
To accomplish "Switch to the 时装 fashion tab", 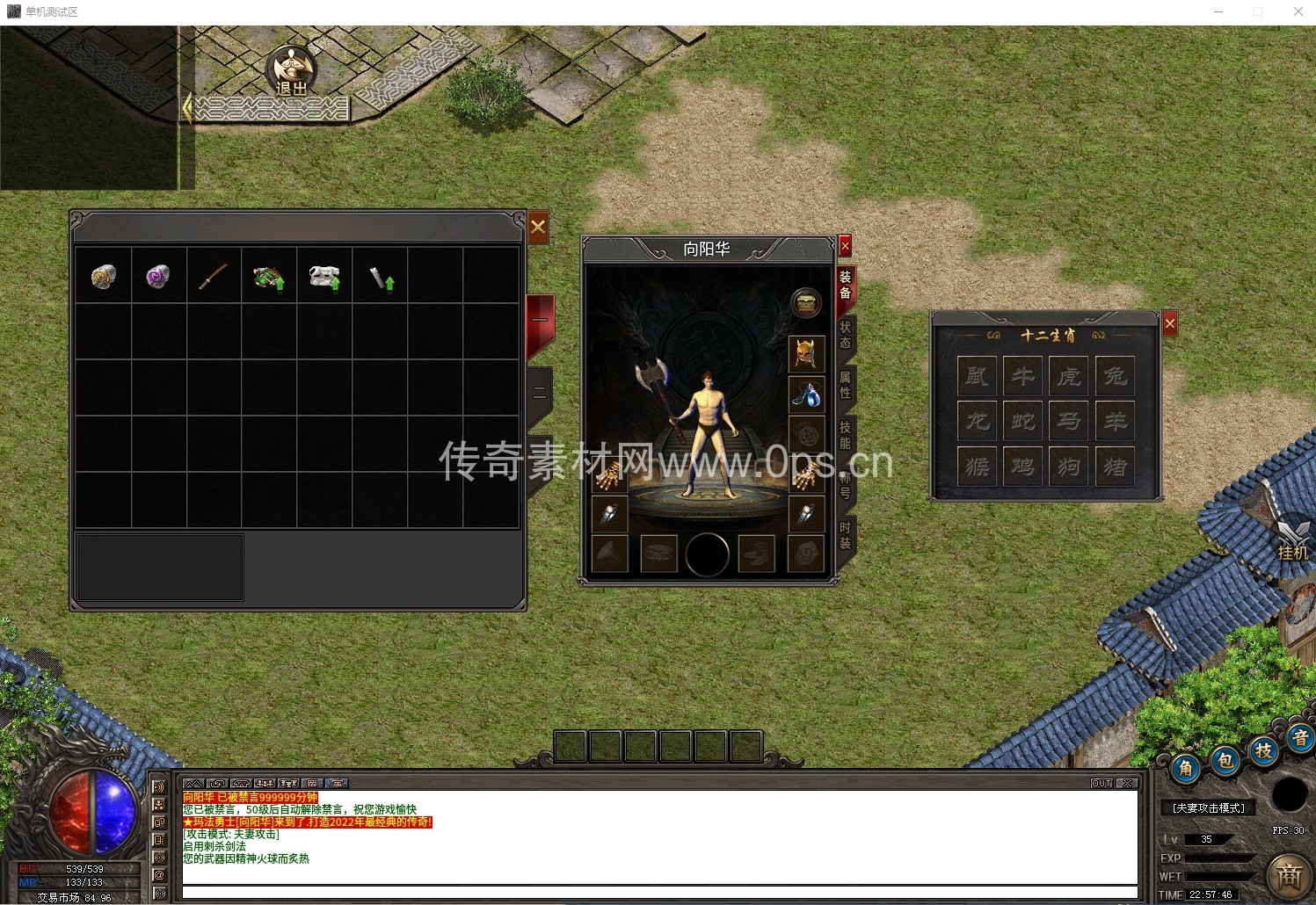I will coord(845,534).
